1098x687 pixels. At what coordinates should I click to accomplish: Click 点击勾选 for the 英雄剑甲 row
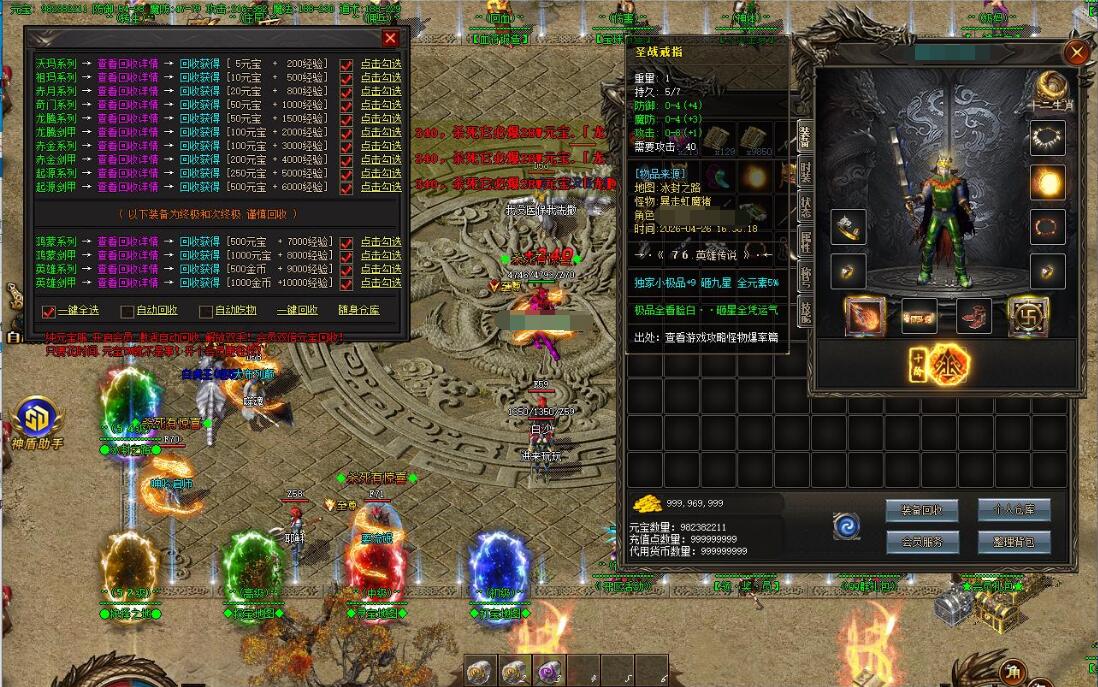pos(381,282)
